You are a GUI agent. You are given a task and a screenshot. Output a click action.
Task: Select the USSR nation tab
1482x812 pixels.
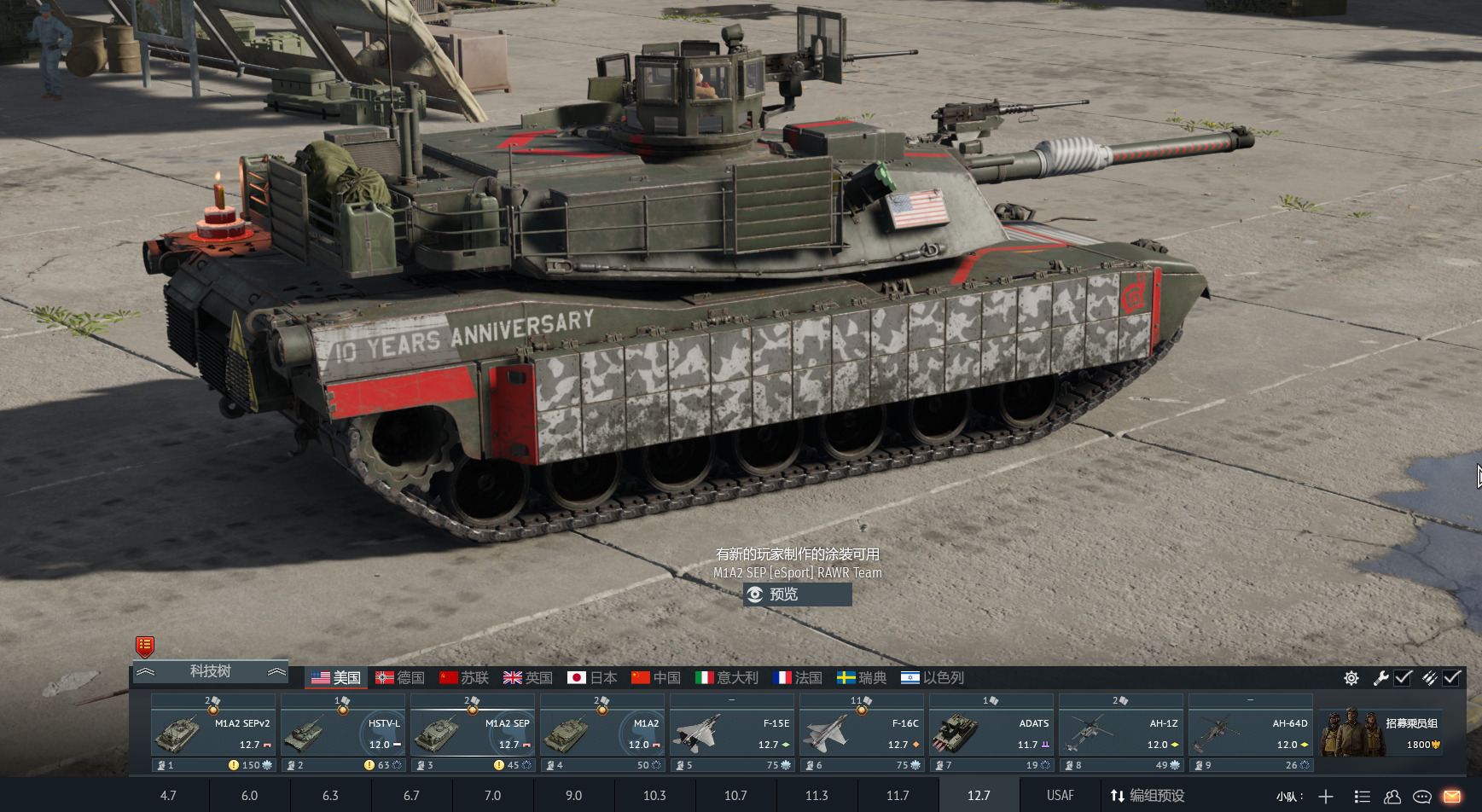click(464, 677)
